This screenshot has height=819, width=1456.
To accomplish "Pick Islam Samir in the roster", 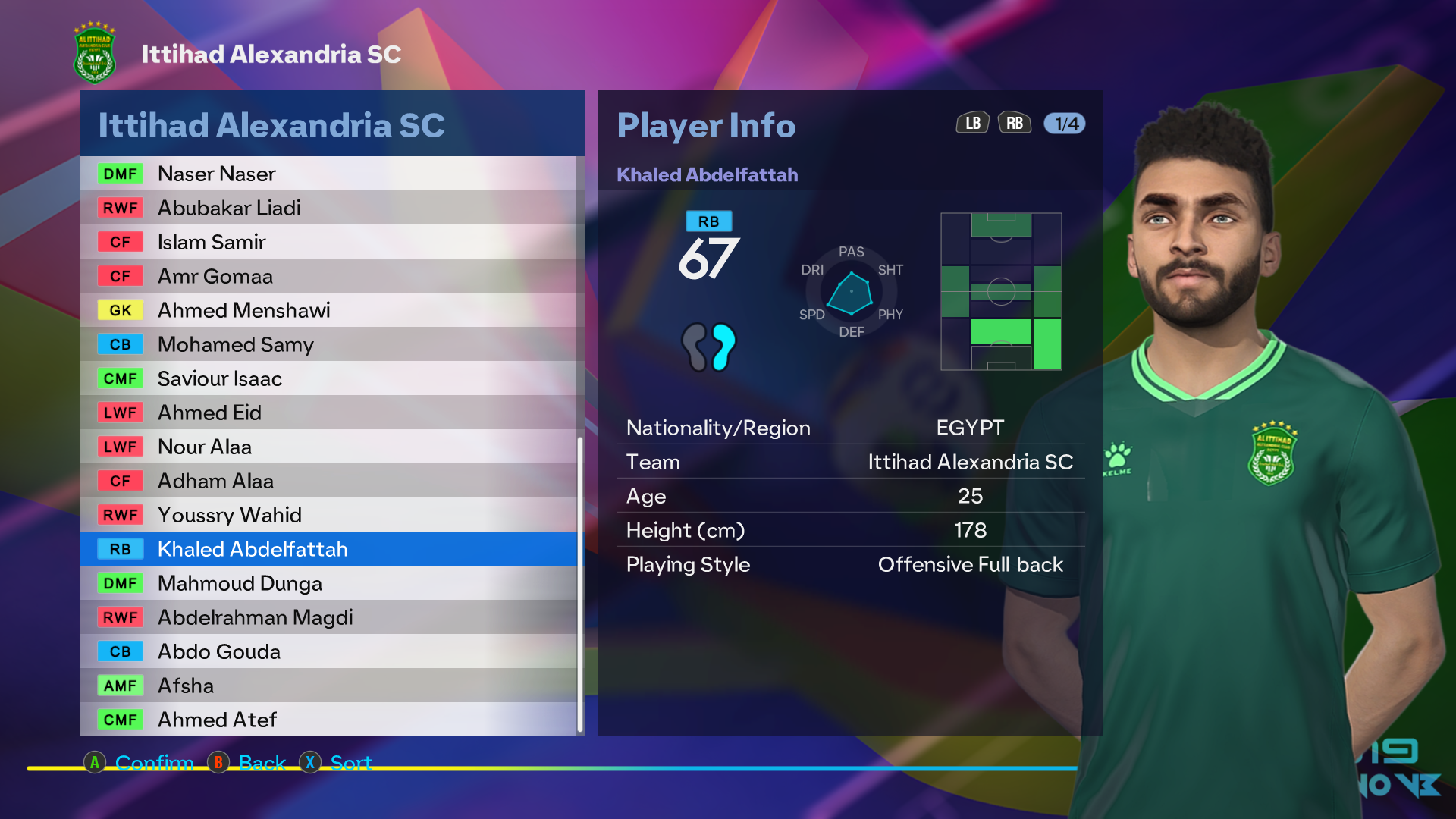I will [328, 242].
